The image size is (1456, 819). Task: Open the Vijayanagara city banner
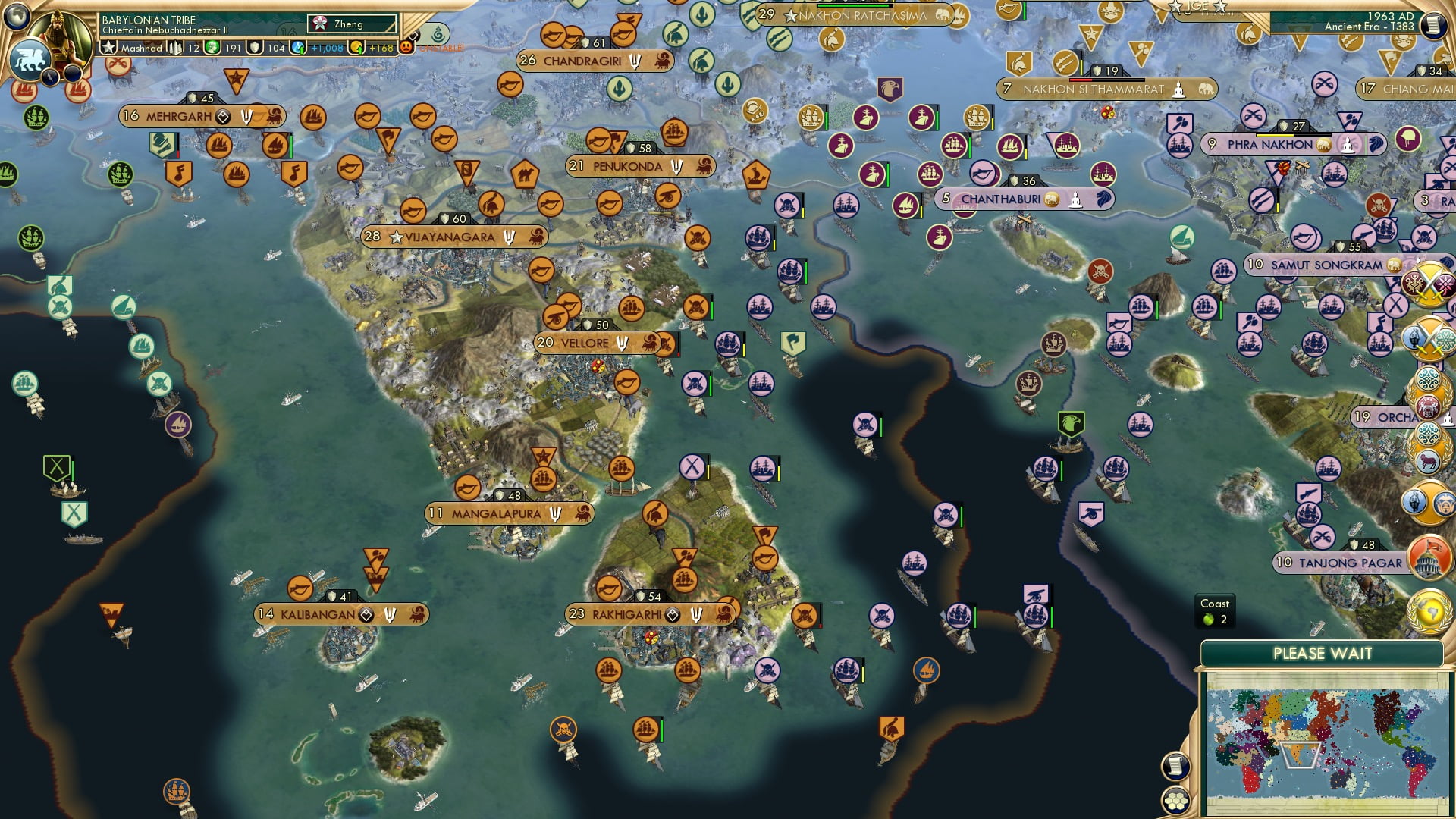[455, 237]
